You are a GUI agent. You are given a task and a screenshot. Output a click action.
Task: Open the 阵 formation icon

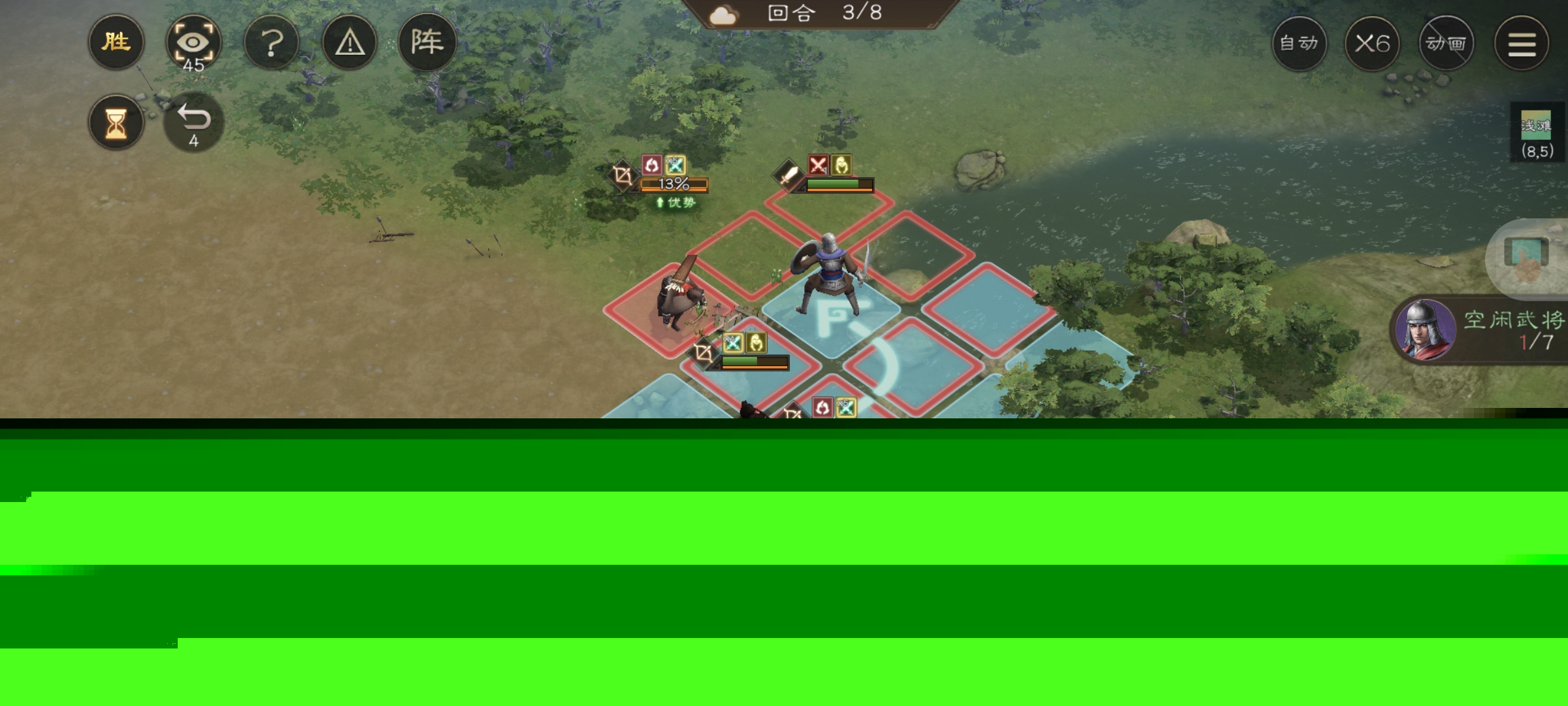426,42
